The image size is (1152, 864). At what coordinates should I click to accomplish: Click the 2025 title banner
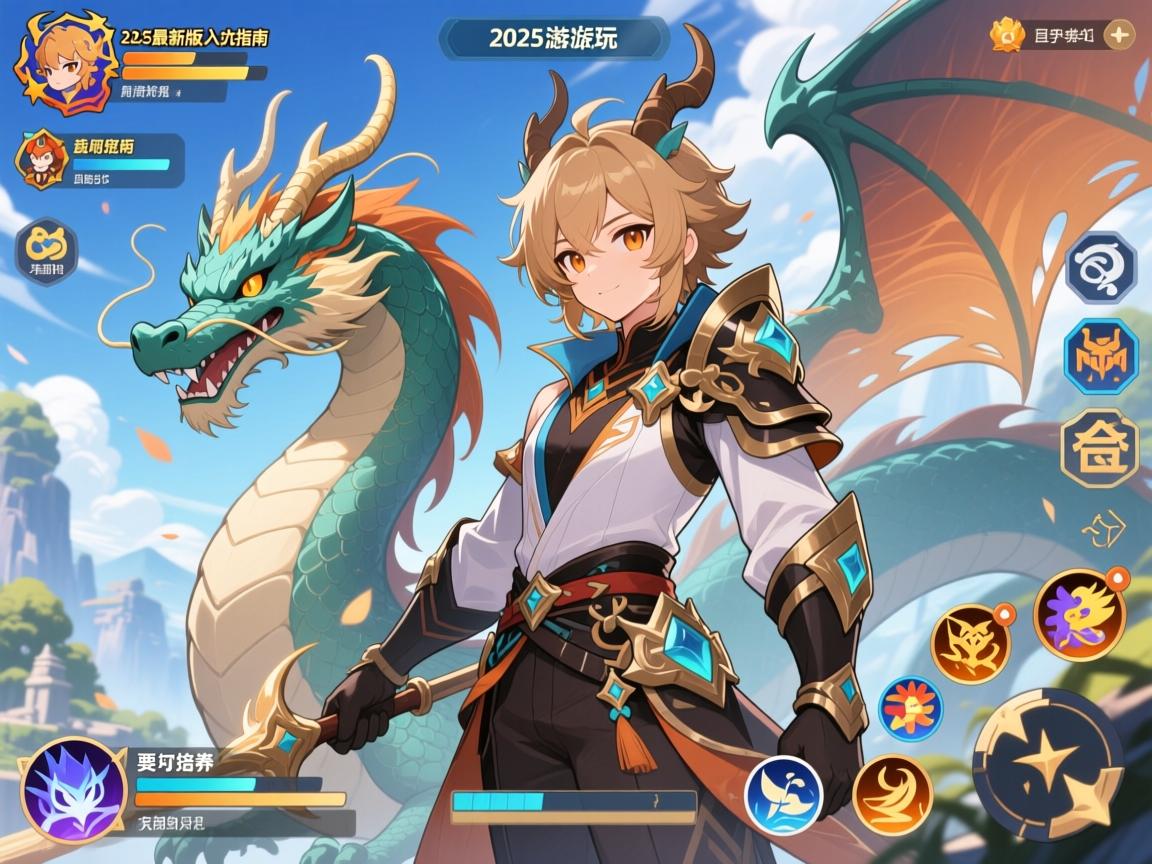tap(553, 38)
